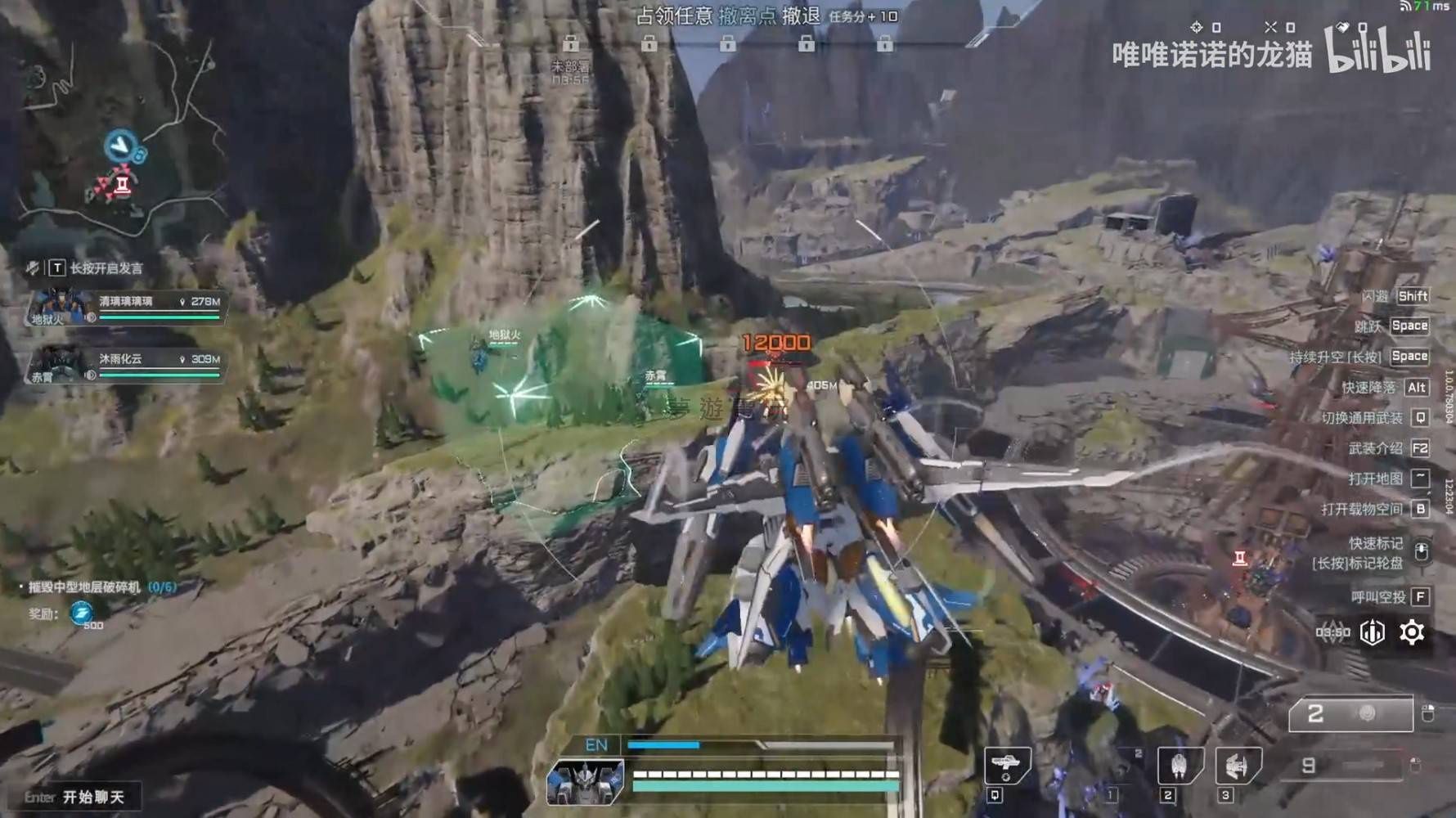This screenshot has height=818, width=1456.
Task: Click the 摧毁中型地层破碎机 objective tracker
Action: 97,587
